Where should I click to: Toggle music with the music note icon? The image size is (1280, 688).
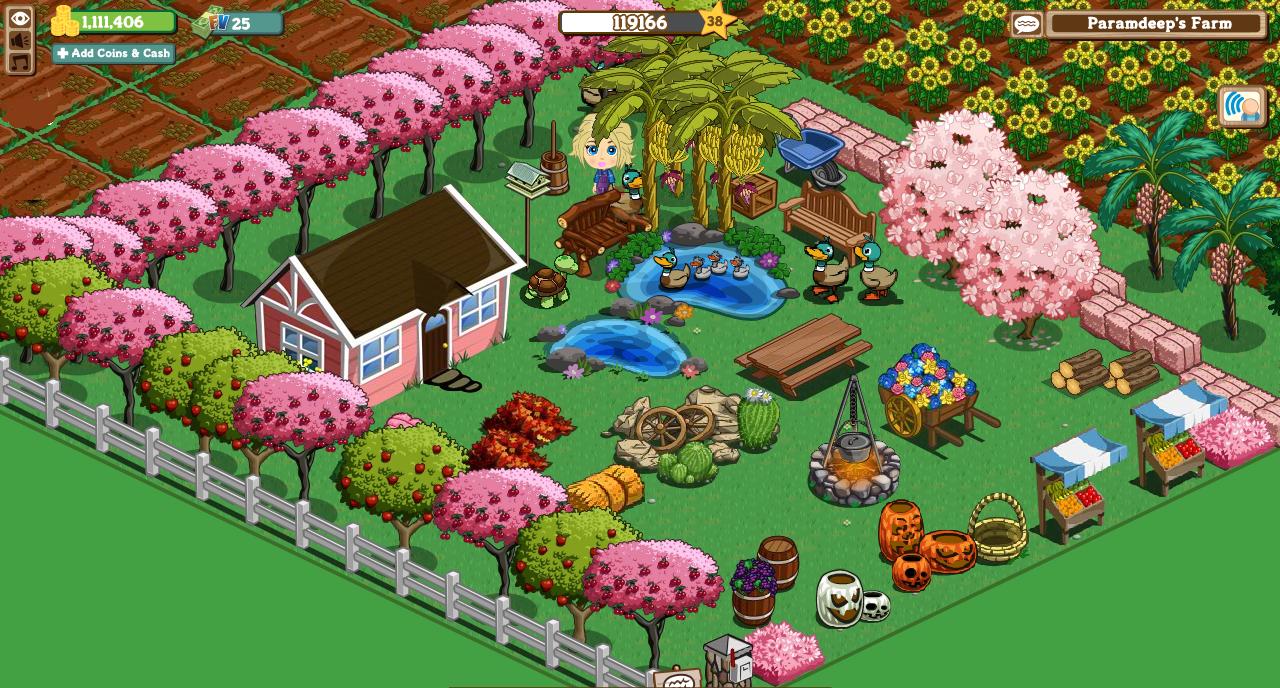20,62
